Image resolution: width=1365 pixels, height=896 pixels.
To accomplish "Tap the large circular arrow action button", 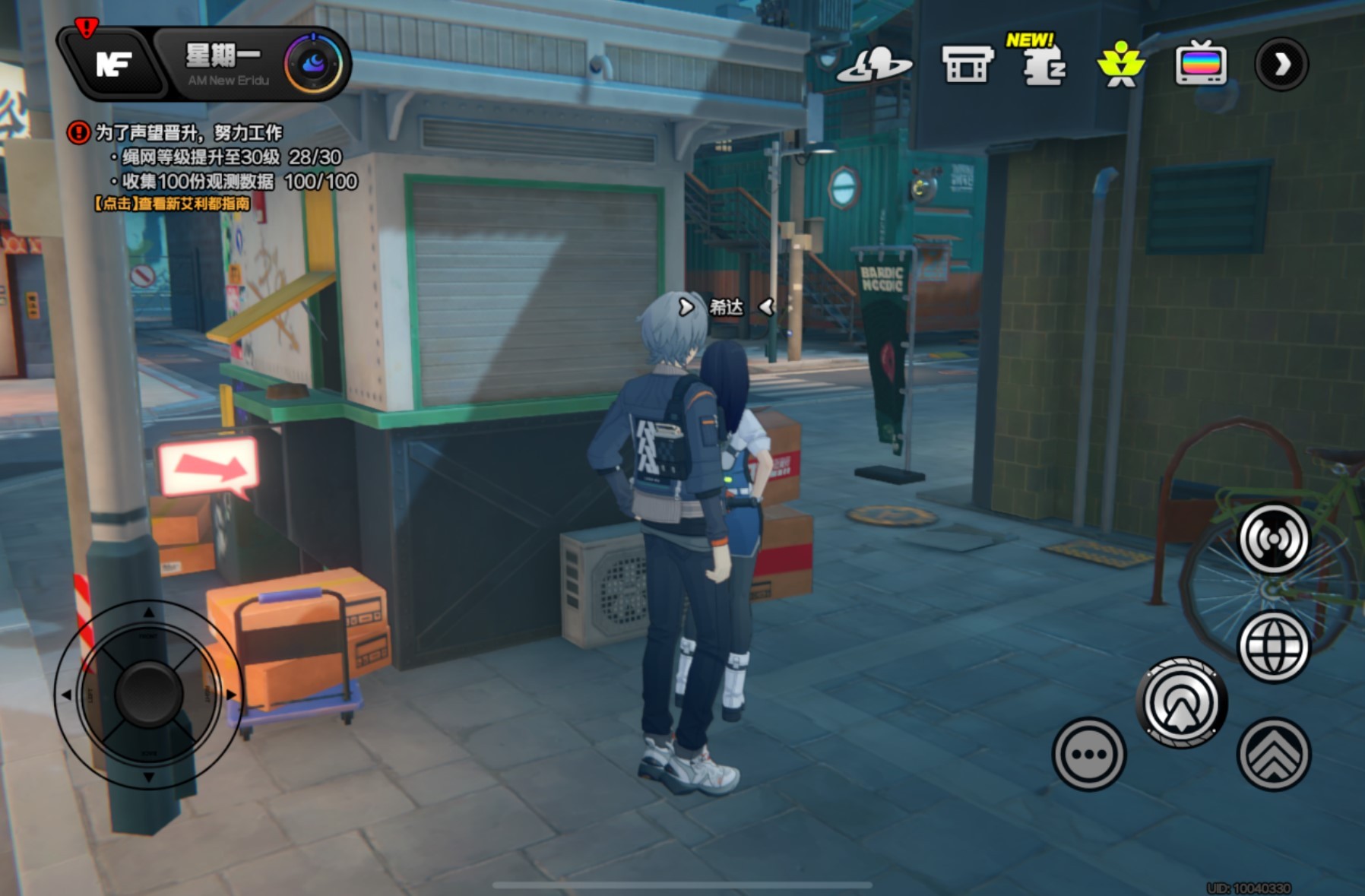I will tap(1181, 703).
